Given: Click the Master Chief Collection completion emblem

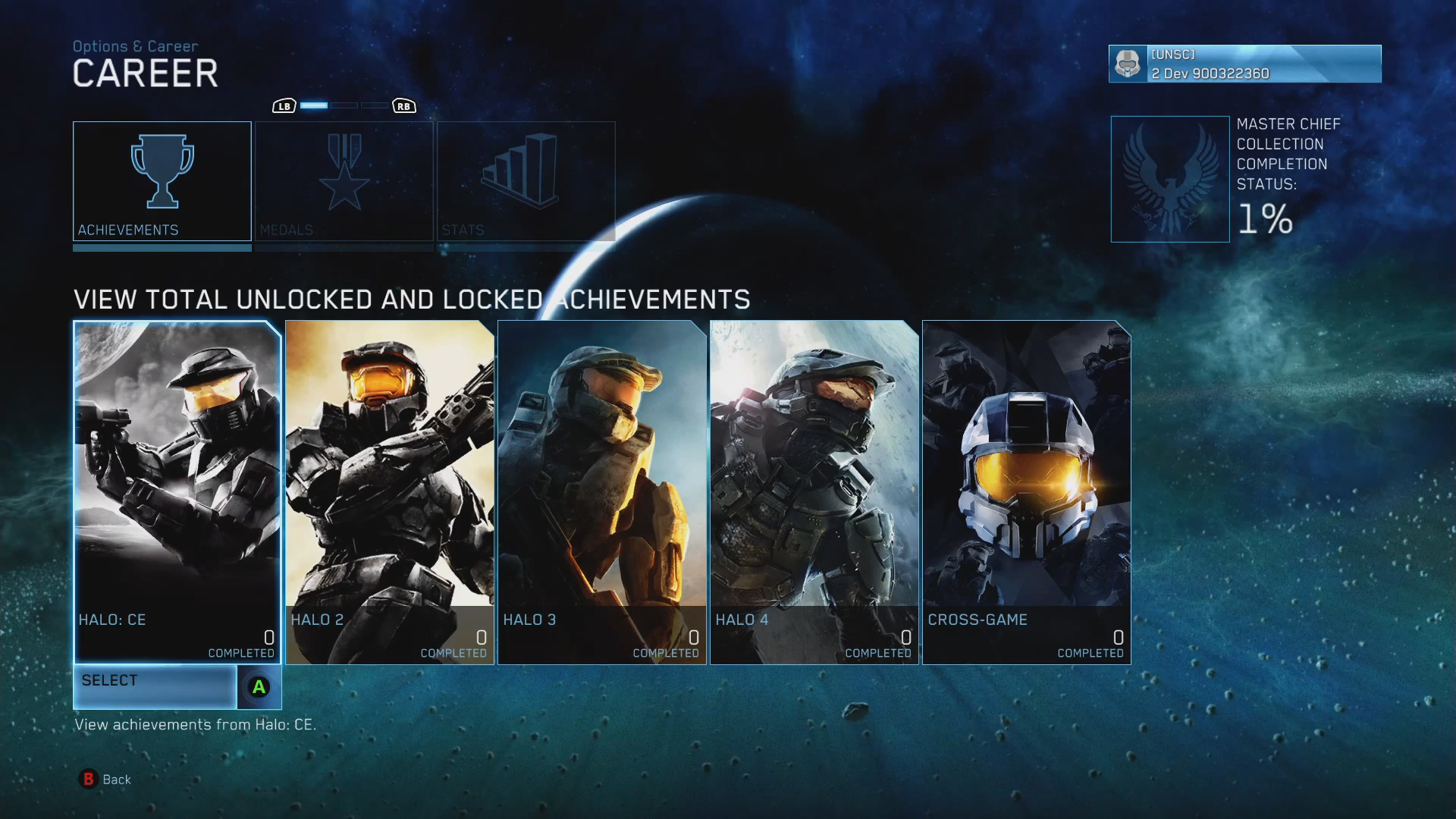Looking at the screenshot, I should [x=1169, y=179].
